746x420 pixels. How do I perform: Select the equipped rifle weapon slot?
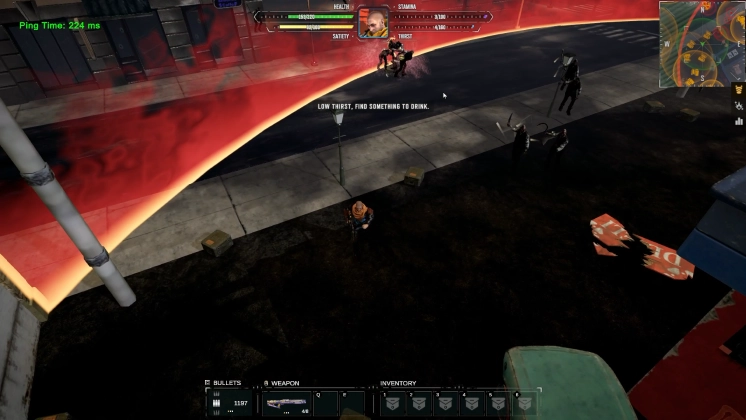286,403
